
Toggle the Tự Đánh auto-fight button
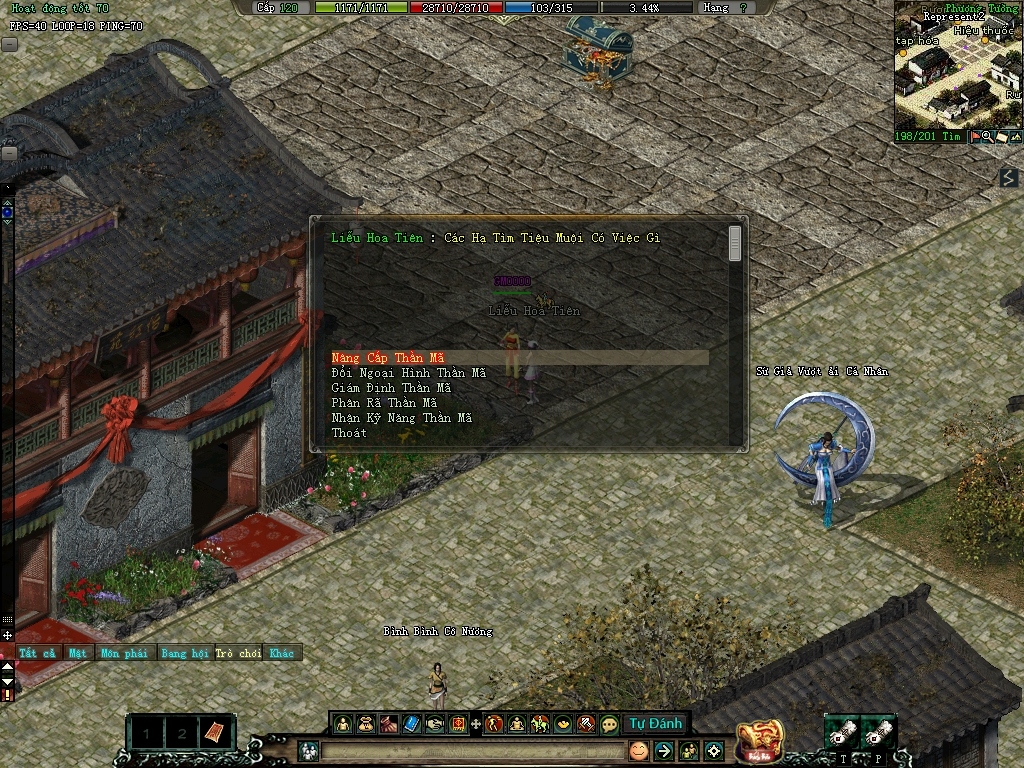[655, 724]
